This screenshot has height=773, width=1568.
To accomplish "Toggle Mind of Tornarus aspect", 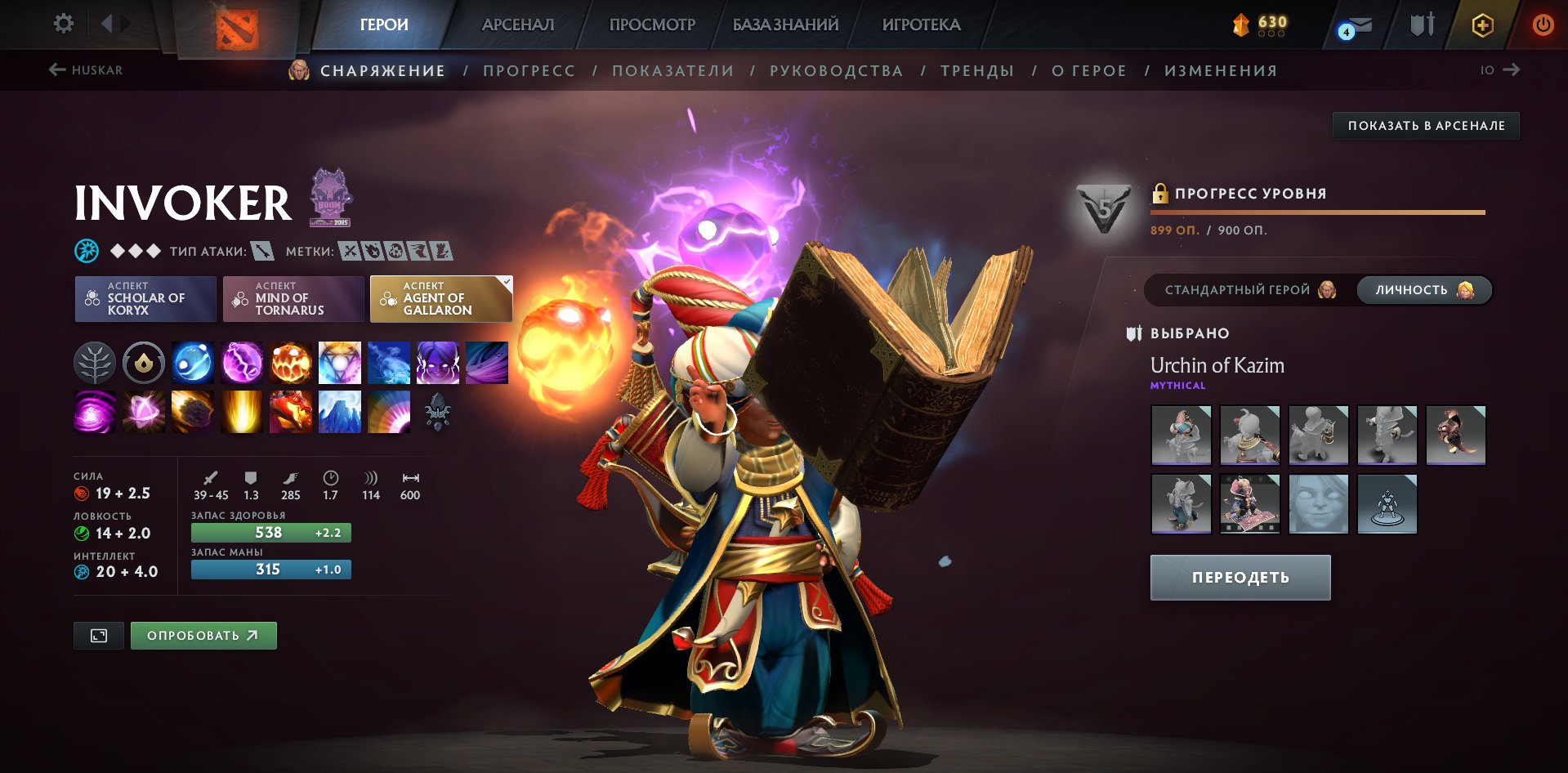I will [x=293, y=299].
